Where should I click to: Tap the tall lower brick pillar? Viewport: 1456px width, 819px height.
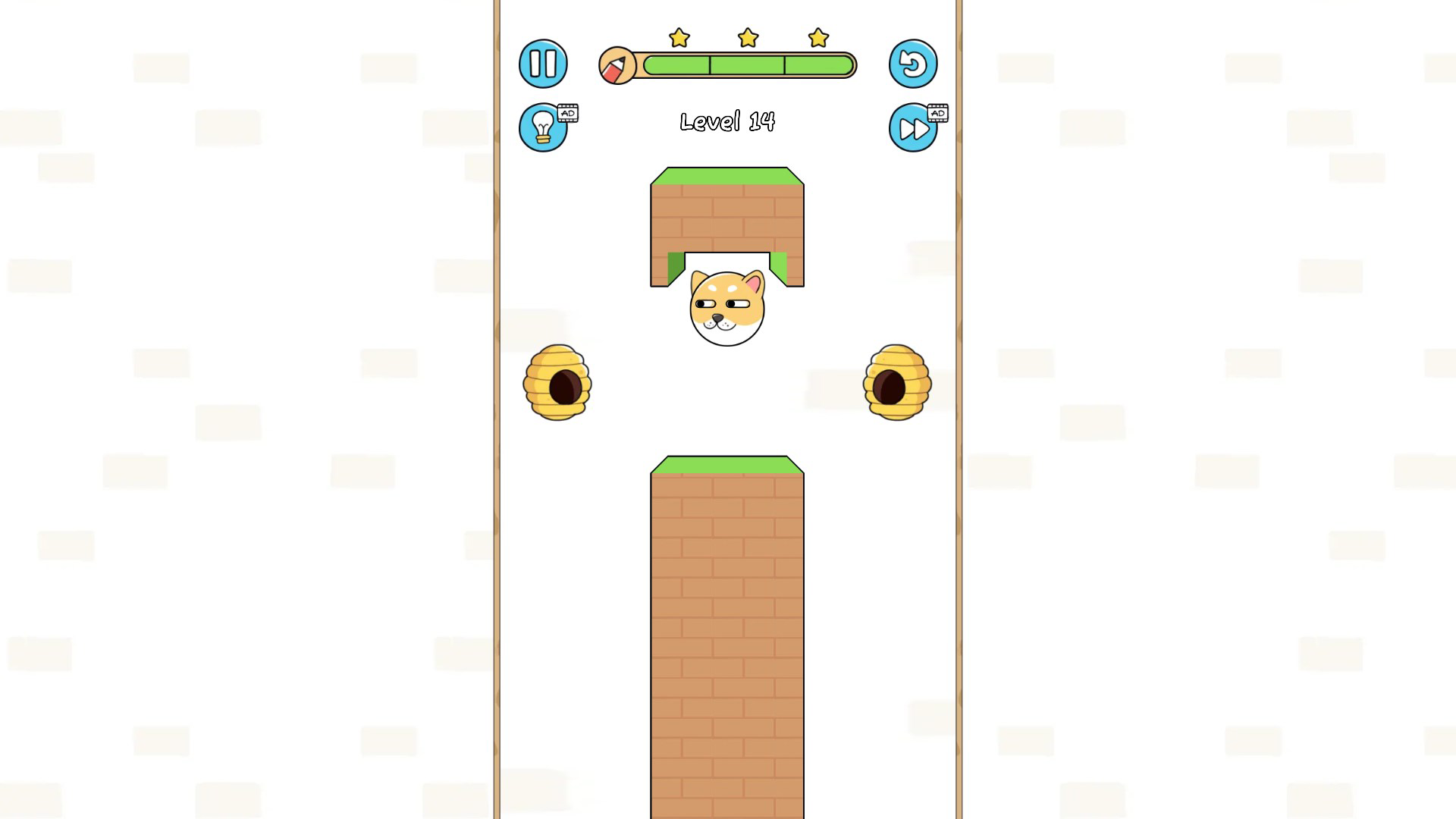(x=727, y=645)
